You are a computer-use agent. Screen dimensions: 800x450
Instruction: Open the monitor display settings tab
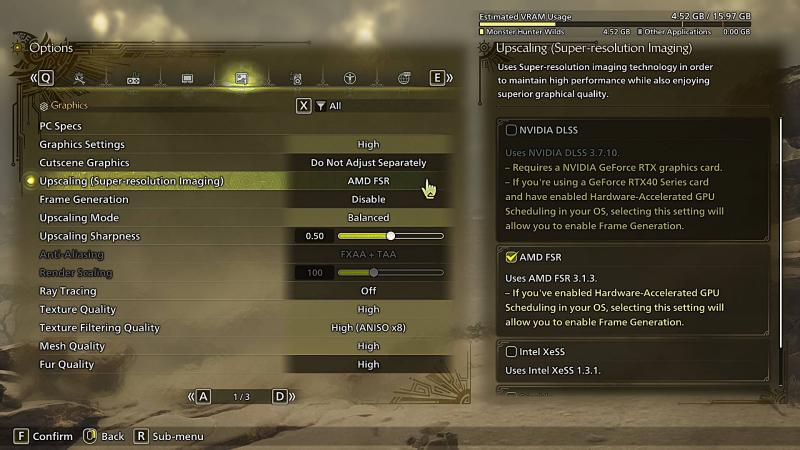[x=187, y=78]
